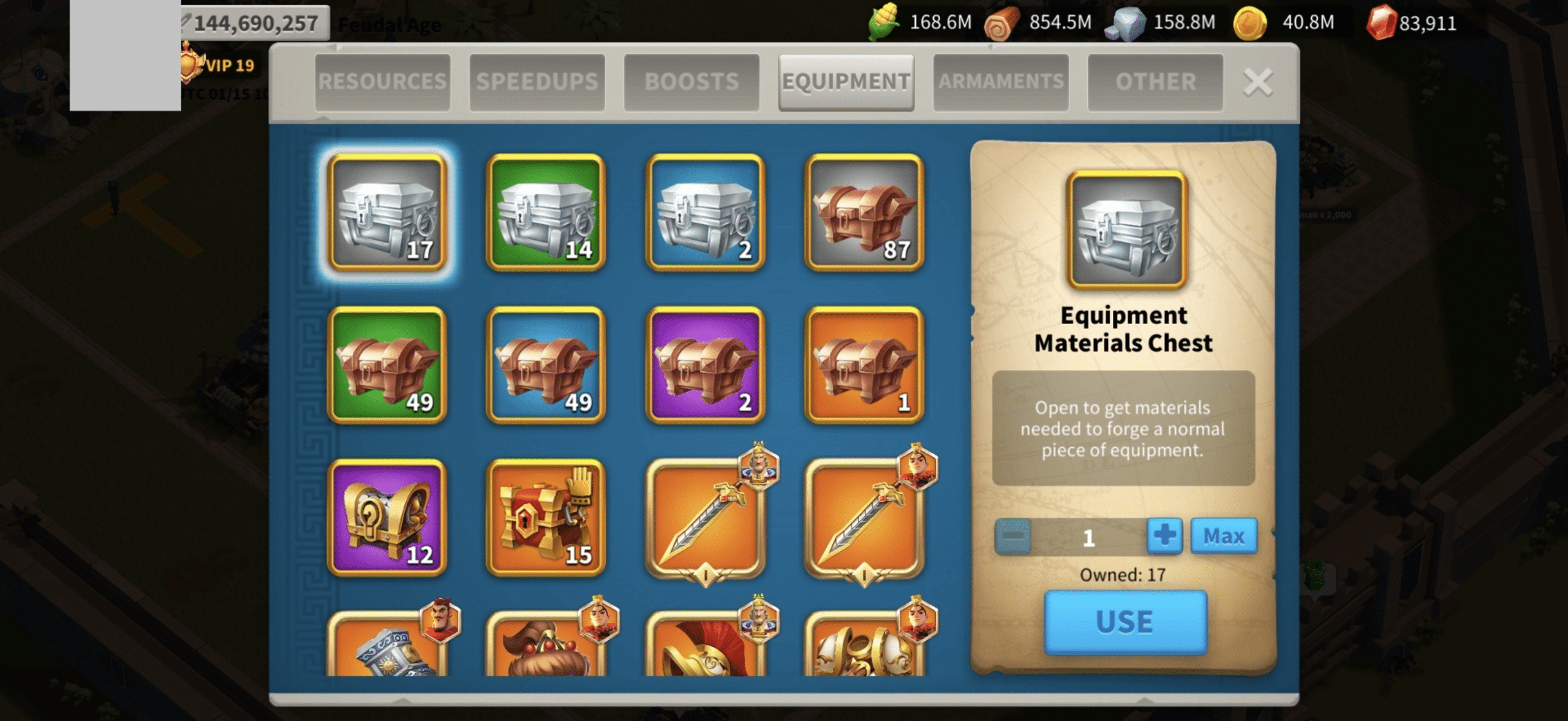This screenshot has width=1568, height=721.
Task: Open the Speedups tab
Action: 537,82
